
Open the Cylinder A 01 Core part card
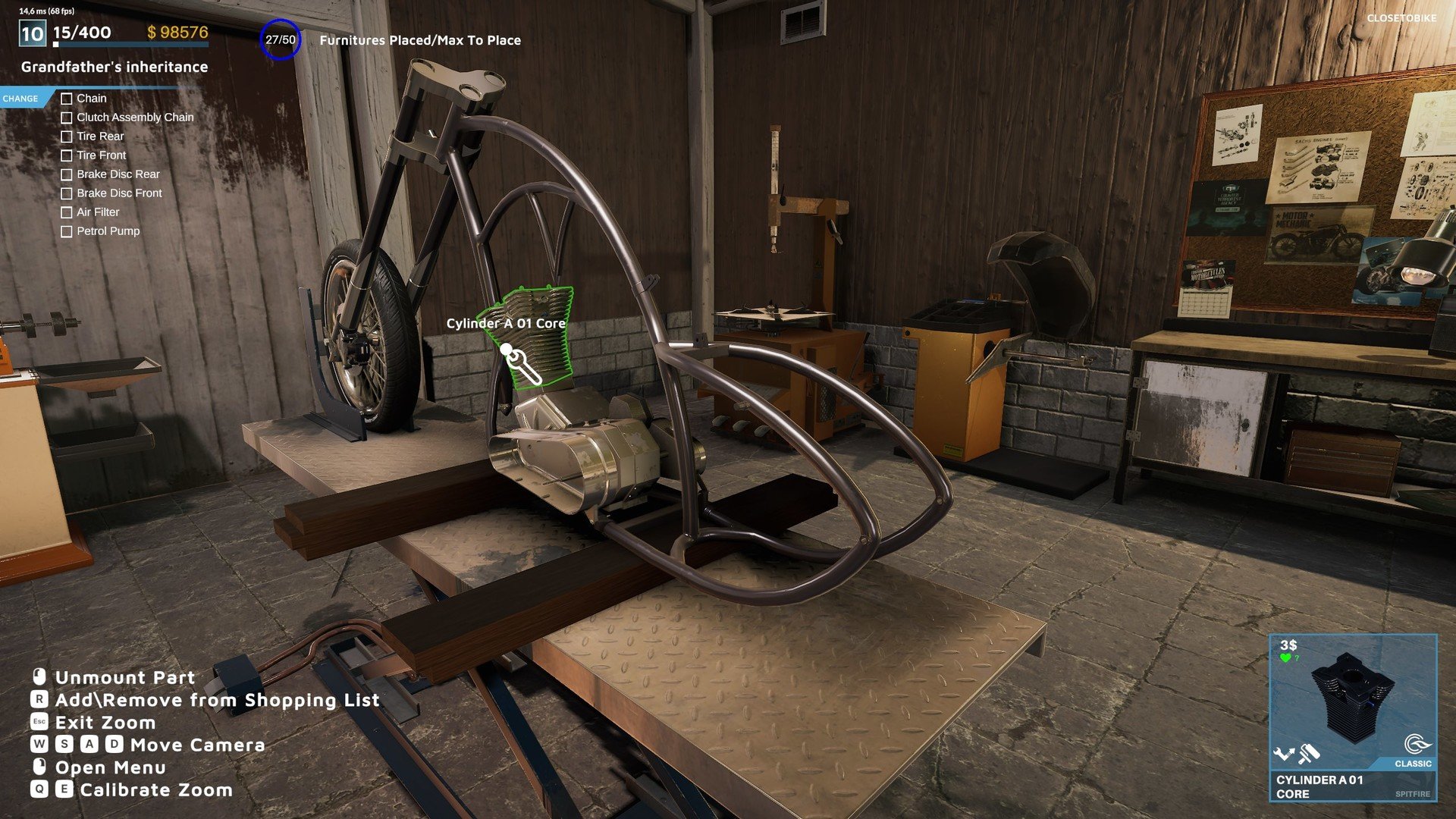(x=1353, y=717)
